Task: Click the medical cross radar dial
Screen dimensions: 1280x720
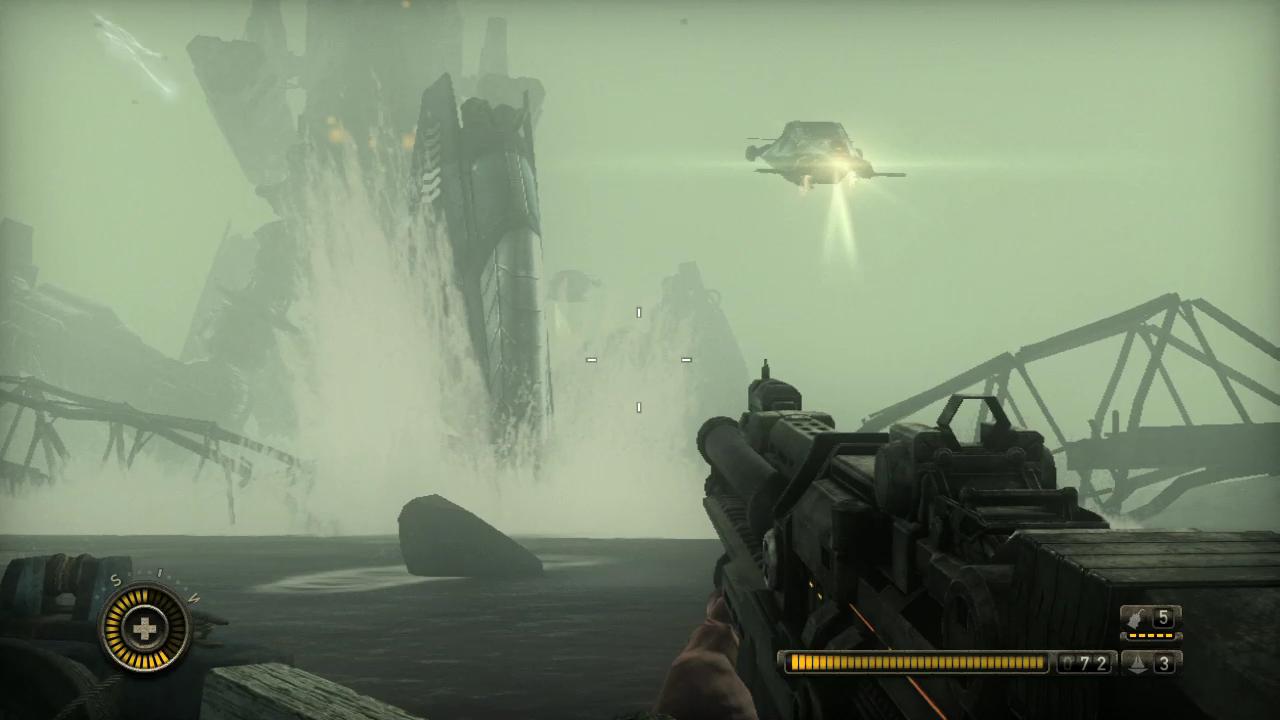Action: click(146, 628)
